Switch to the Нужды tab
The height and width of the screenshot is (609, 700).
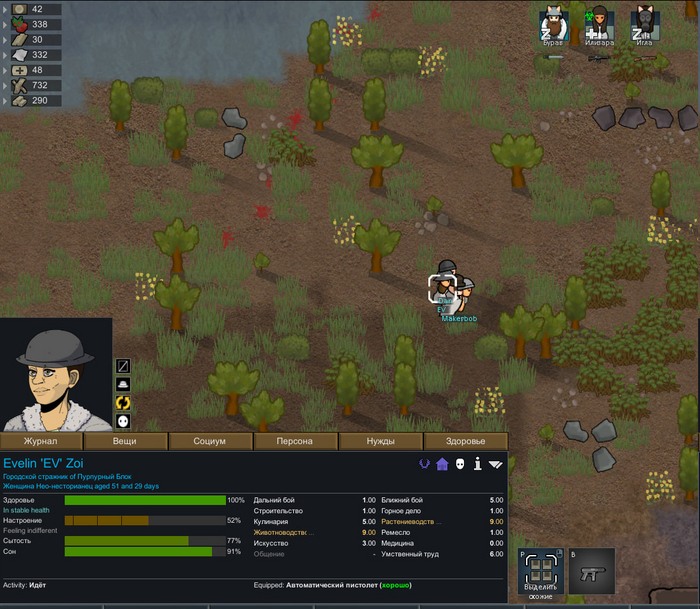[380, 441]
